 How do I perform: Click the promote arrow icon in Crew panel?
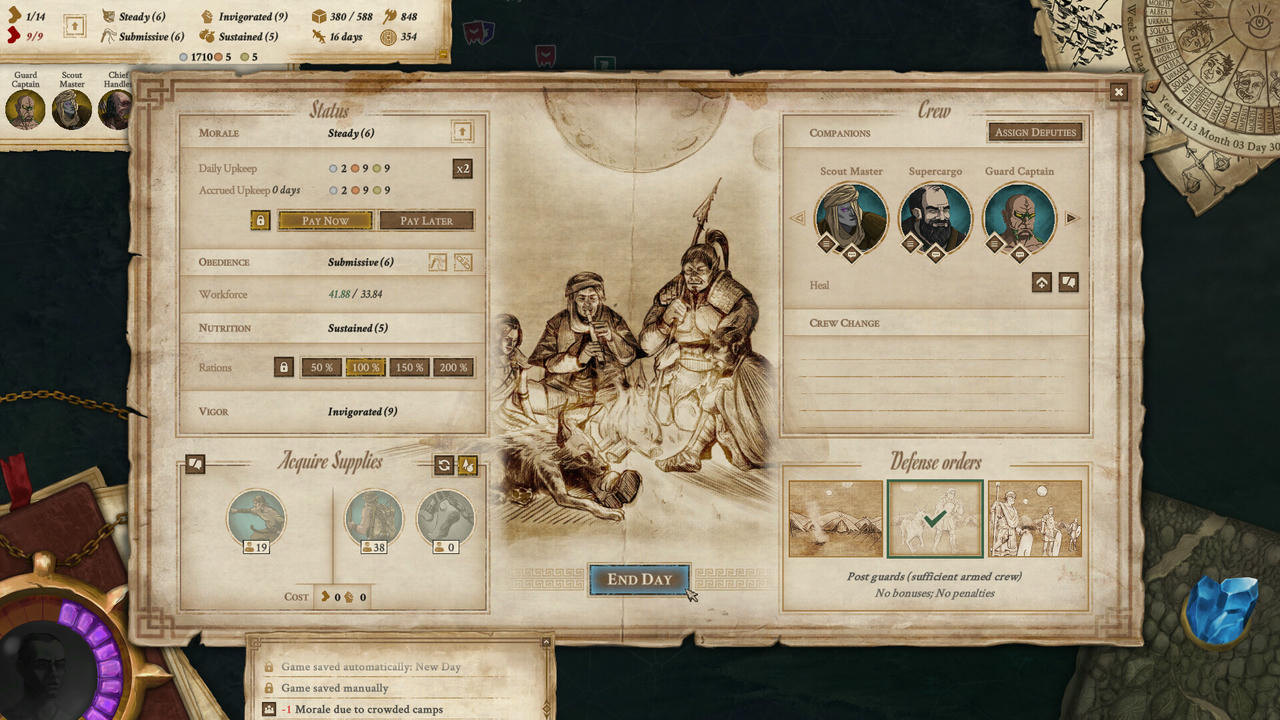(x=1041, y=282)
